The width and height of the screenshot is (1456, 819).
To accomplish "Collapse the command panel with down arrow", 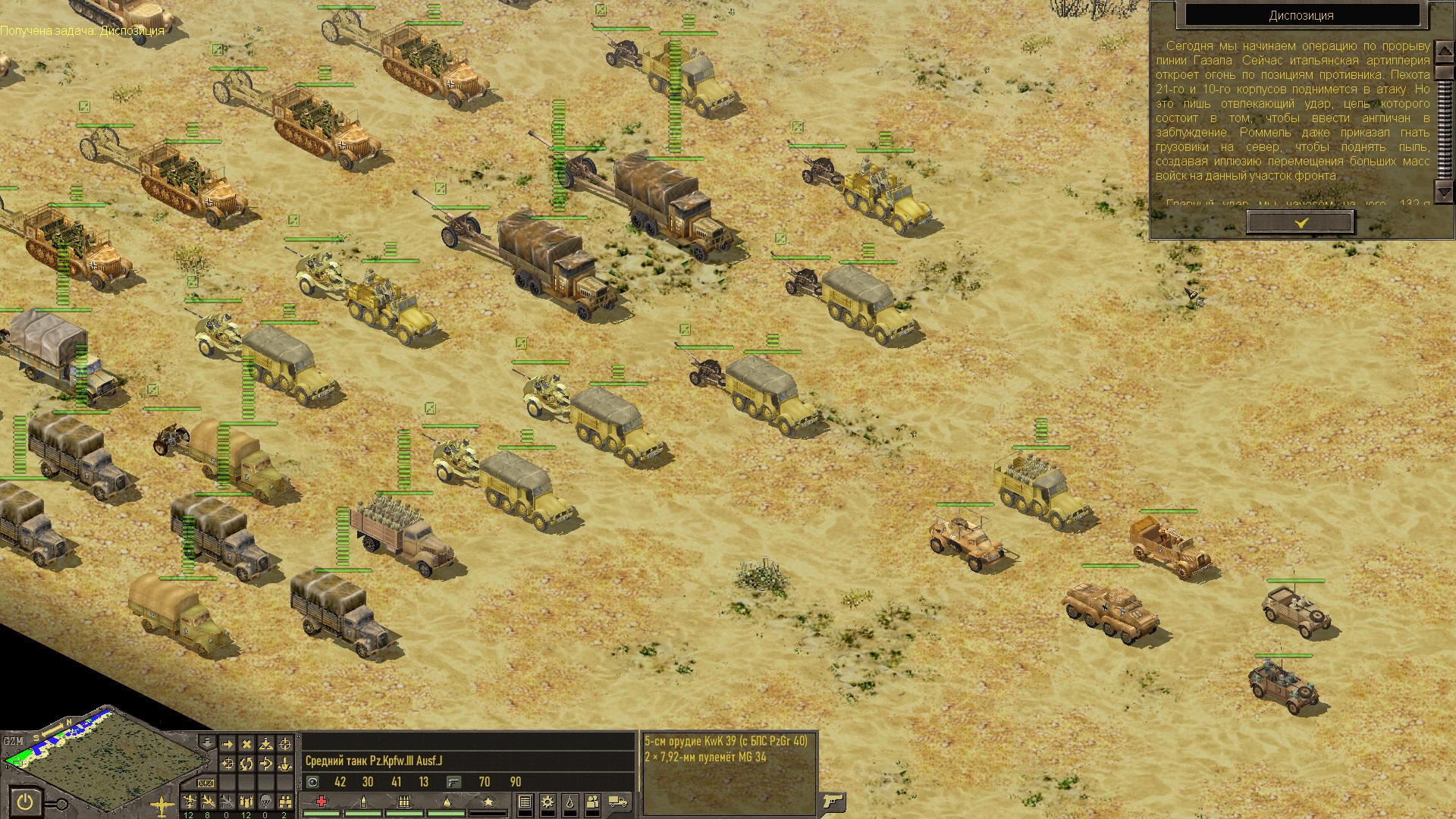I will 206,742.
